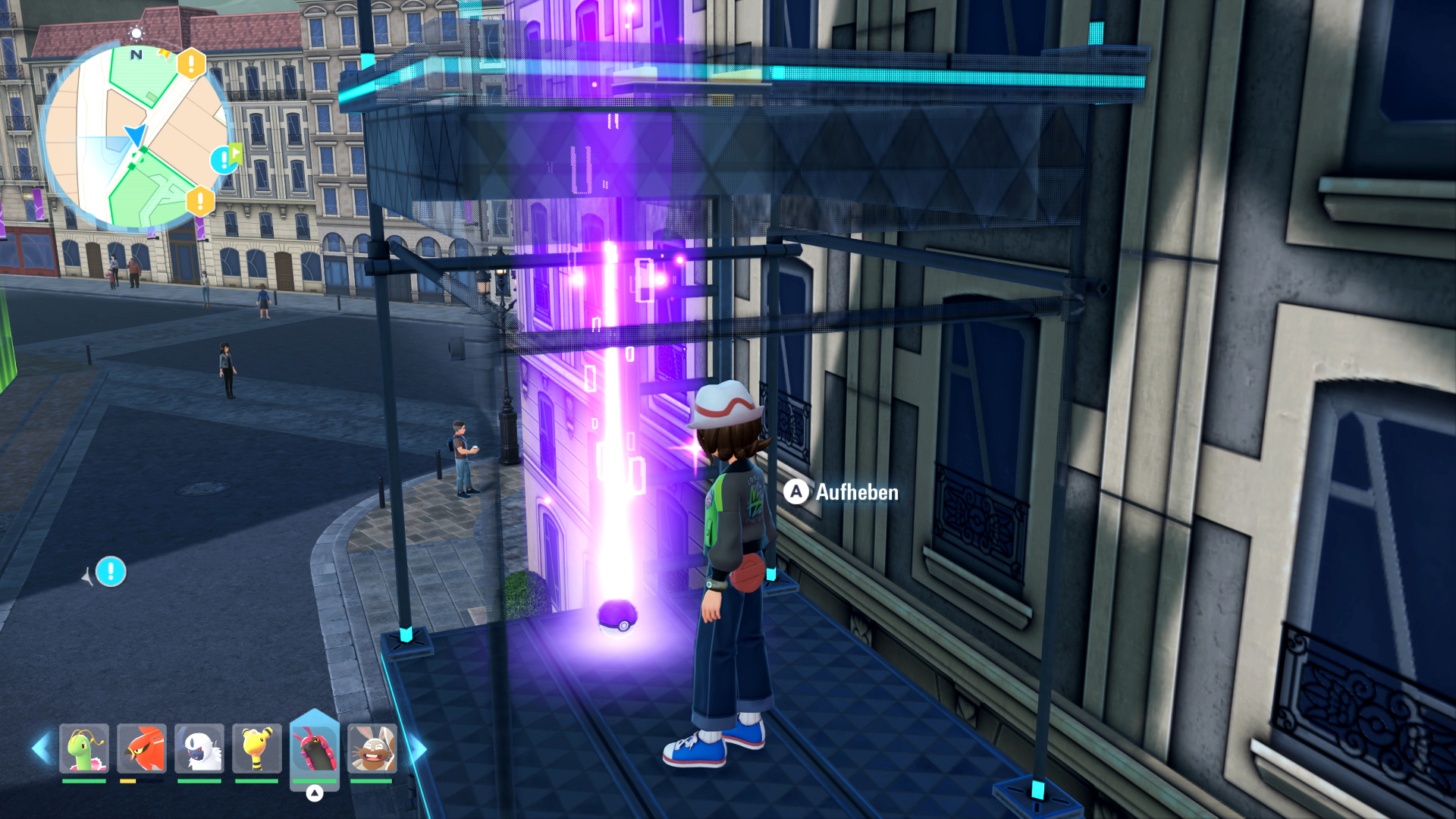Pick the Ampharos party slot
The height and width of the screenshot is (819, 1456).
[x=257, y=748]
